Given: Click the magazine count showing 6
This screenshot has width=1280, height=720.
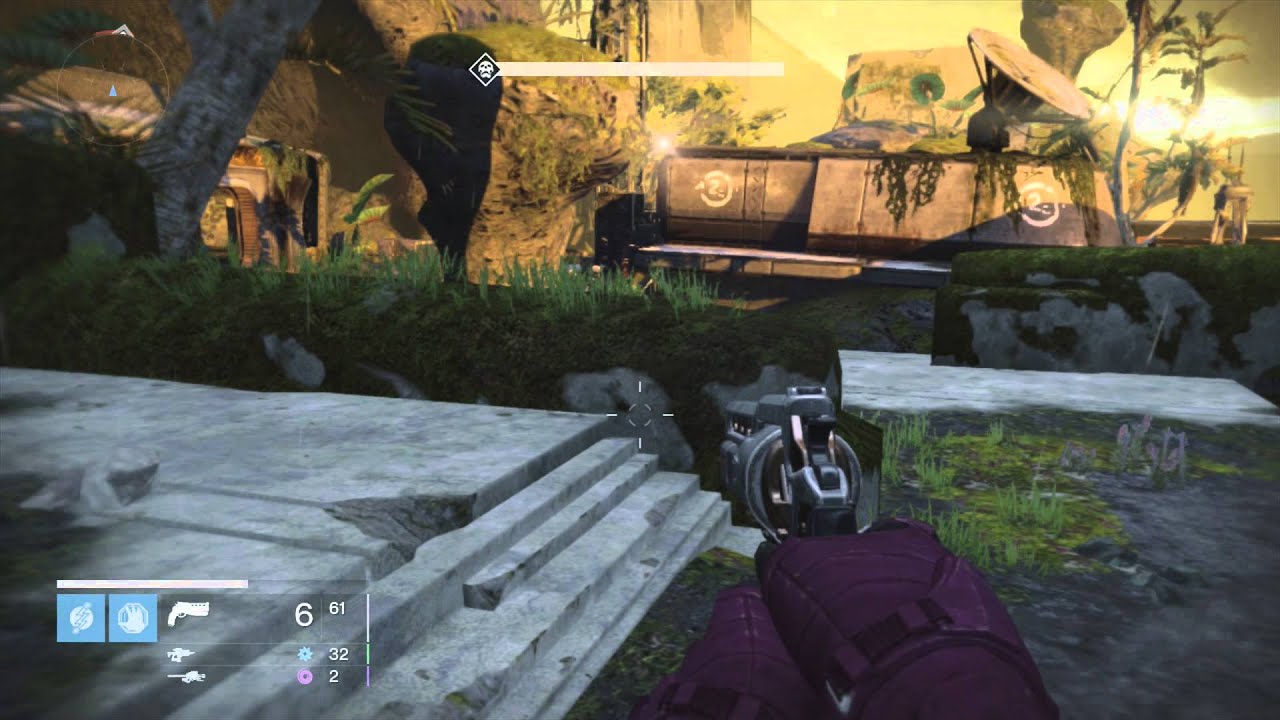Looking at the screenshot, I should [x=306, y=612].
